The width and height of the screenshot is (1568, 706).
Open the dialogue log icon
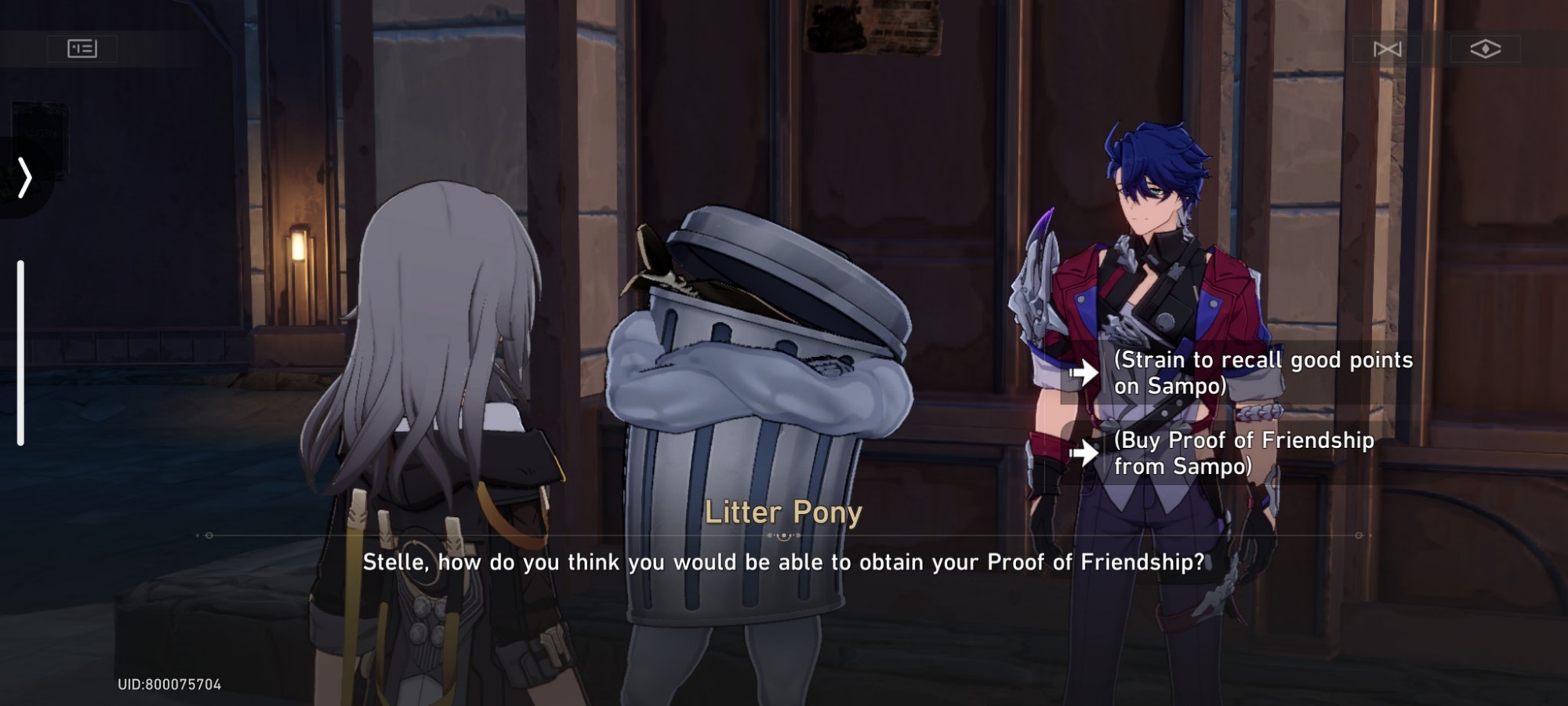click(x=82, y=49)
